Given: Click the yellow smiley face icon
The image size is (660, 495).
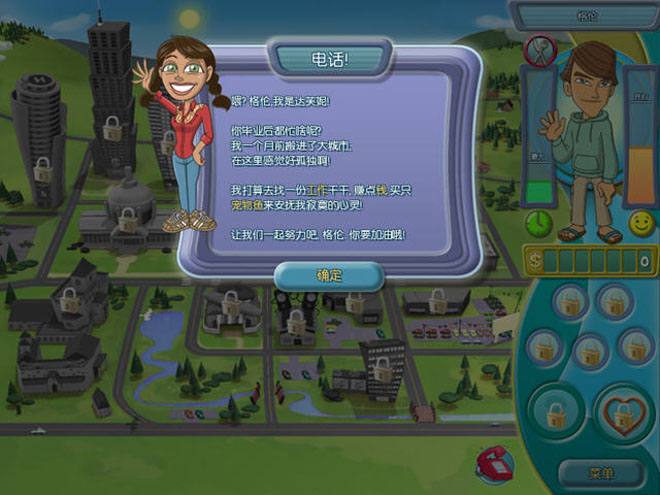Looking at the screenshot, I should (x=640, y=223).
